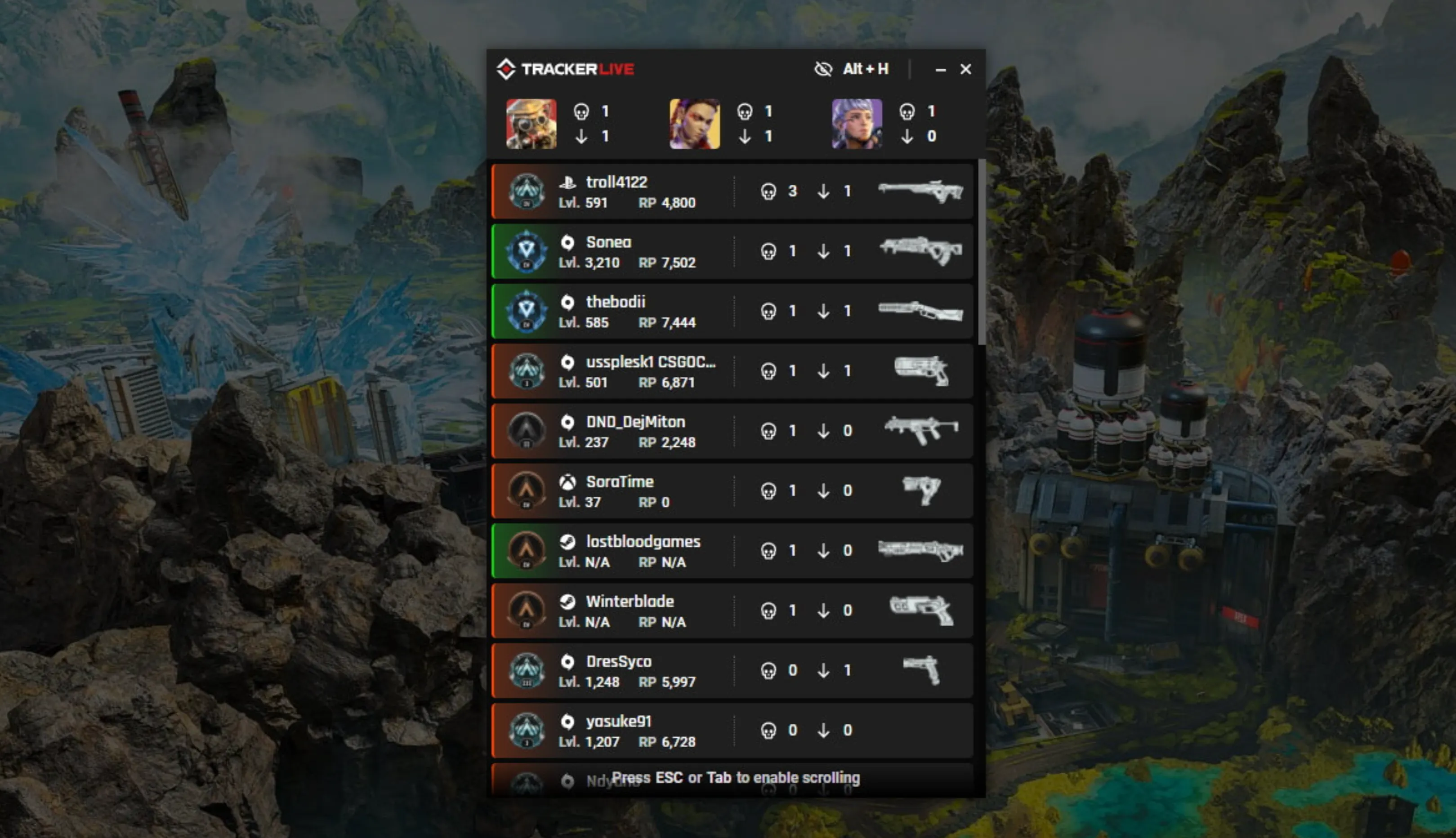Screen dimensions: 1456x838
Task: Click the Steam icon beside Winterblade
Action: [x=568, y=602]
